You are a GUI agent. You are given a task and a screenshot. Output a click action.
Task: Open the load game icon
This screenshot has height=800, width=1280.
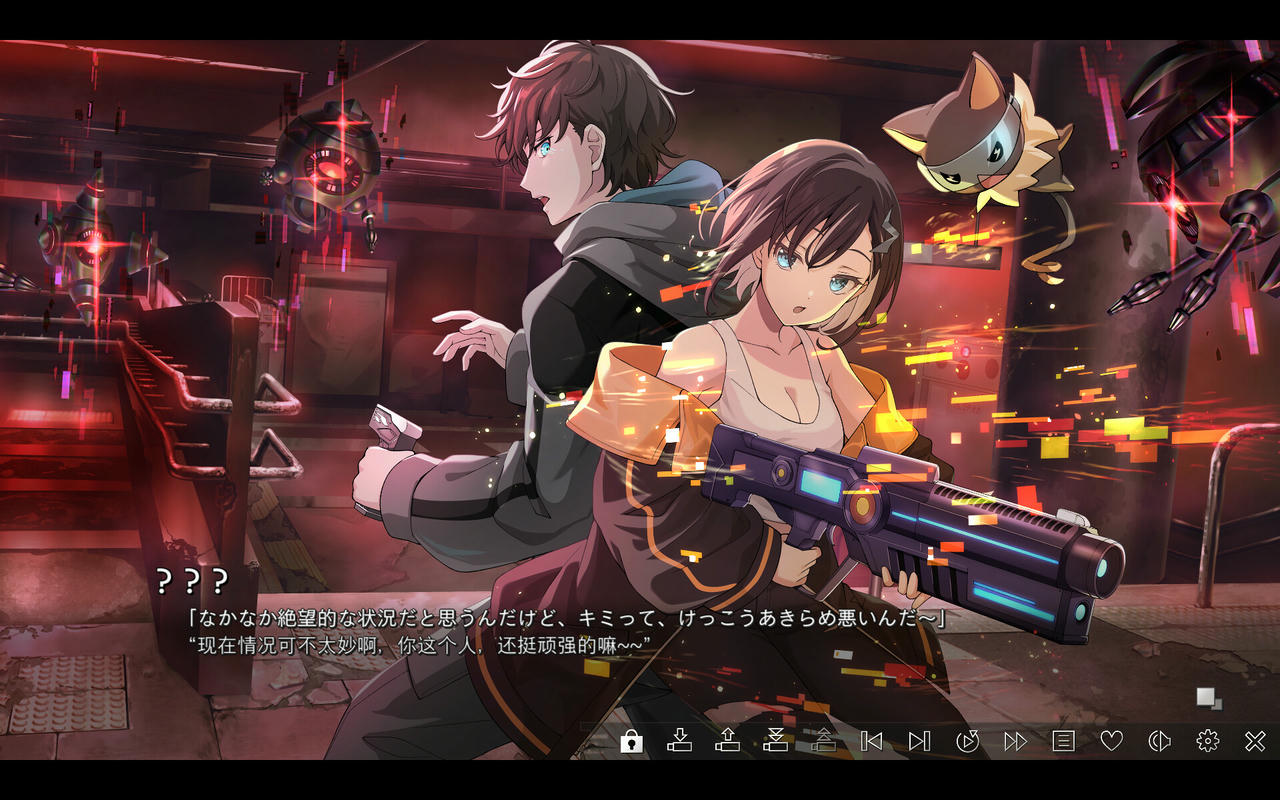(x=727, y=741)
